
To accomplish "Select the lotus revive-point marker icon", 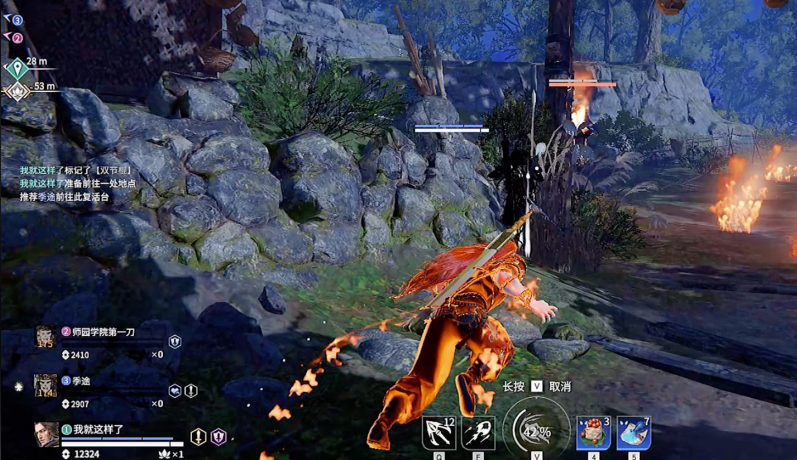I will [16, 91].
